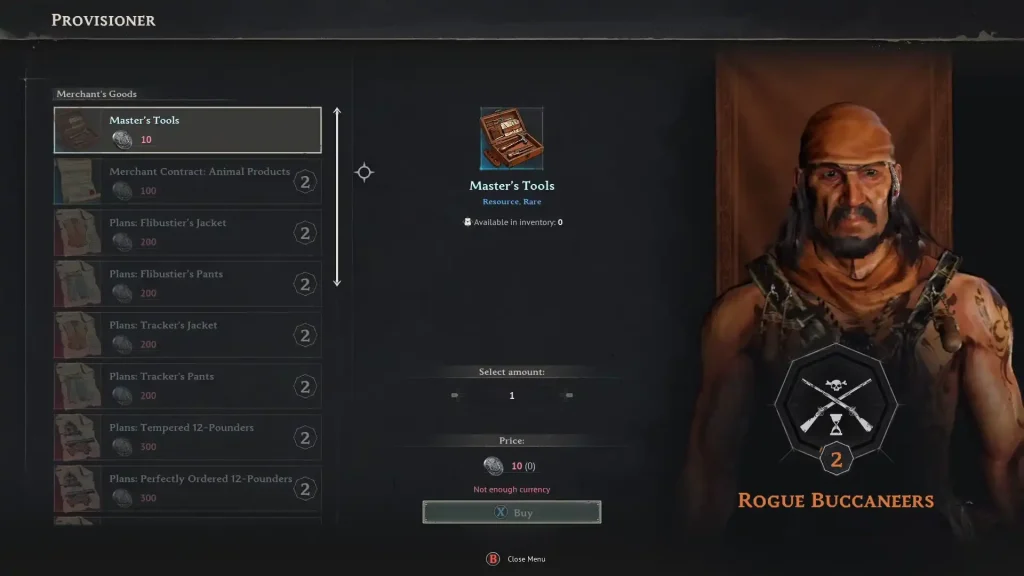Select Master's Tools in merchant's goods
Viewport: 1024px width, 576px height.
187,130
